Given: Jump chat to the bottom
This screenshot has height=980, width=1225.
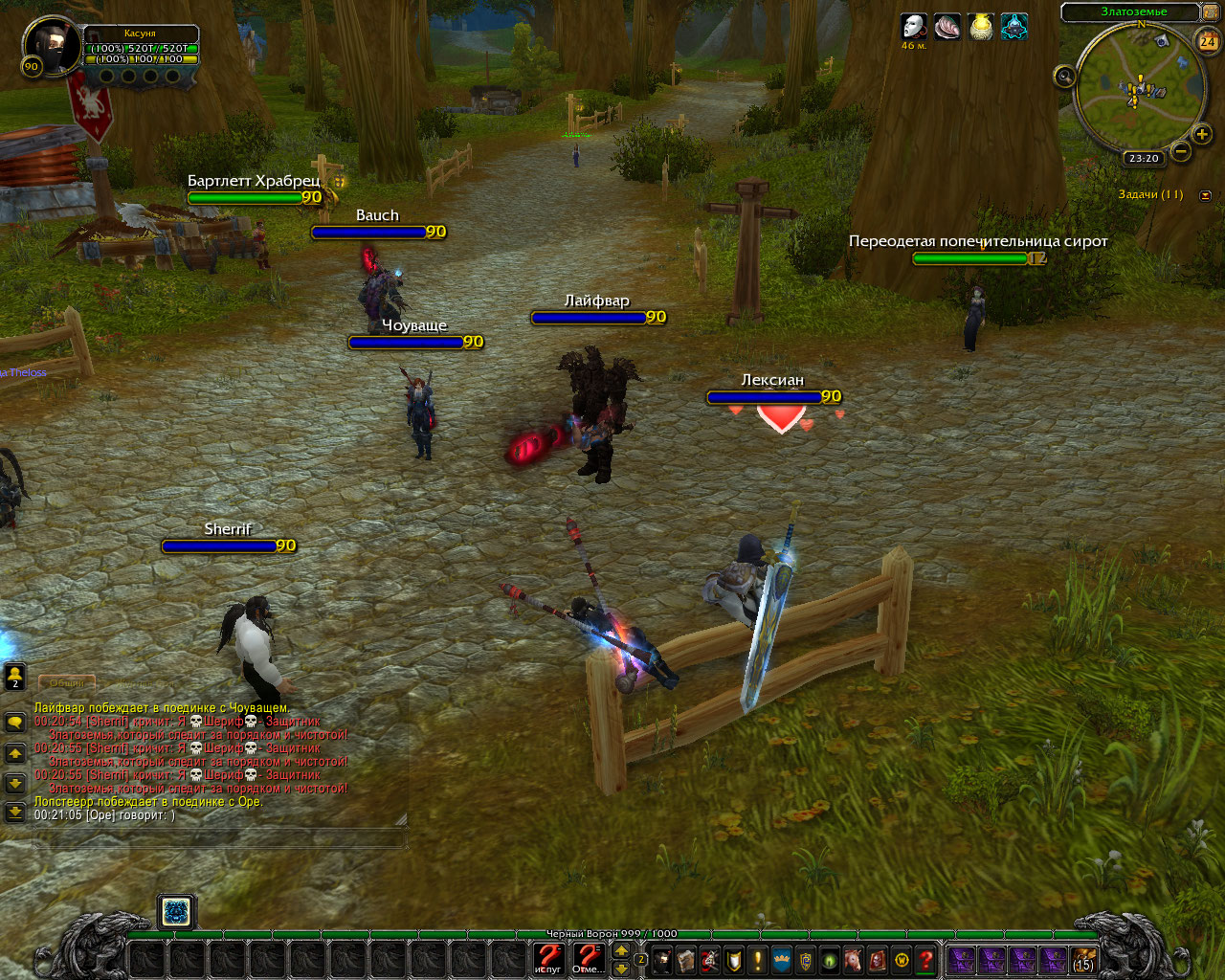Looking at the screenshot, I should [15, 813].
